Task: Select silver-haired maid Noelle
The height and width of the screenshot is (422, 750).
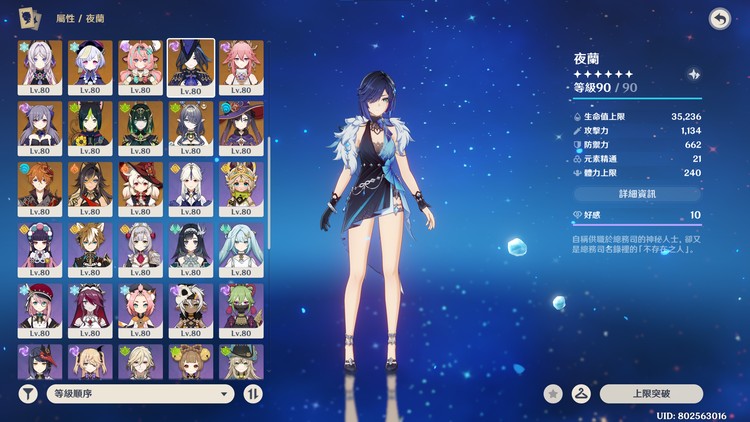Action: (140, 247)
